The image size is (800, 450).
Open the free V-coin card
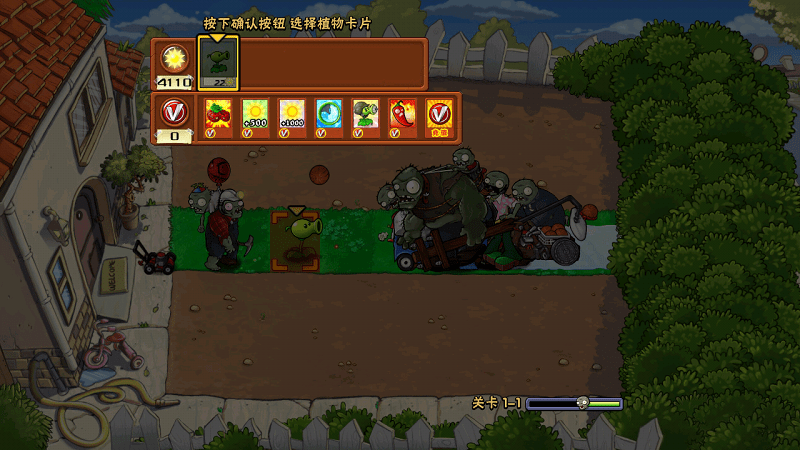pos(439,116)
